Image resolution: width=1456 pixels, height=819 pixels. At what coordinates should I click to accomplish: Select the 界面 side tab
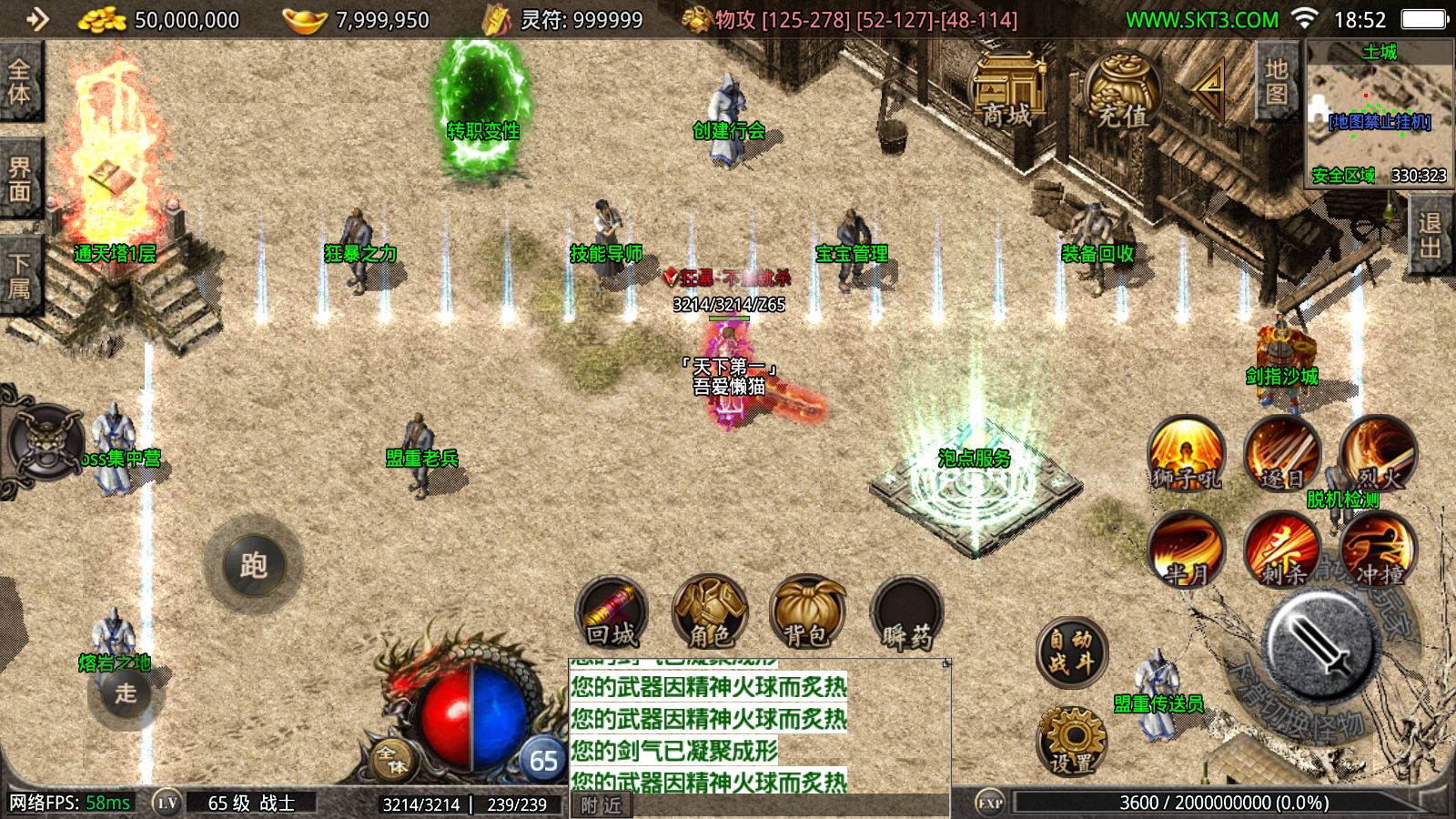tap(20, 178)
